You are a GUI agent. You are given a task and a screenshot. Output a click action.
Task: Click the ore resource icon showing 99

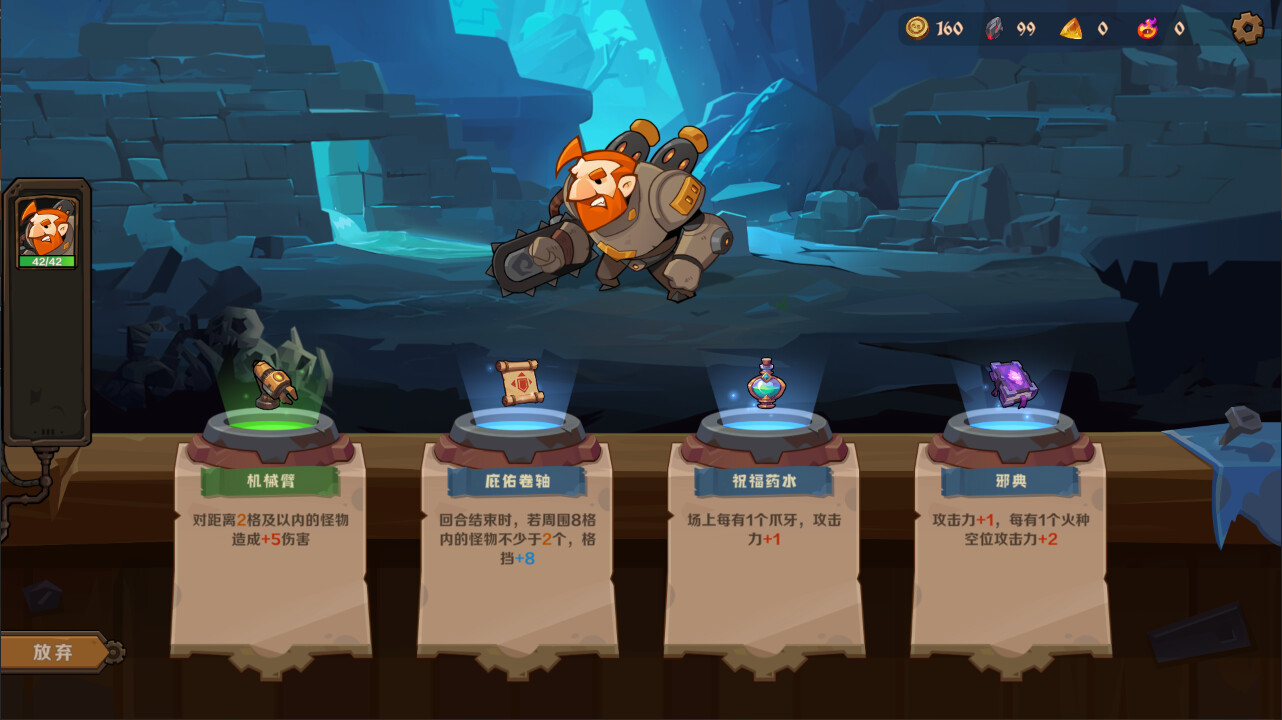[993, 28]
